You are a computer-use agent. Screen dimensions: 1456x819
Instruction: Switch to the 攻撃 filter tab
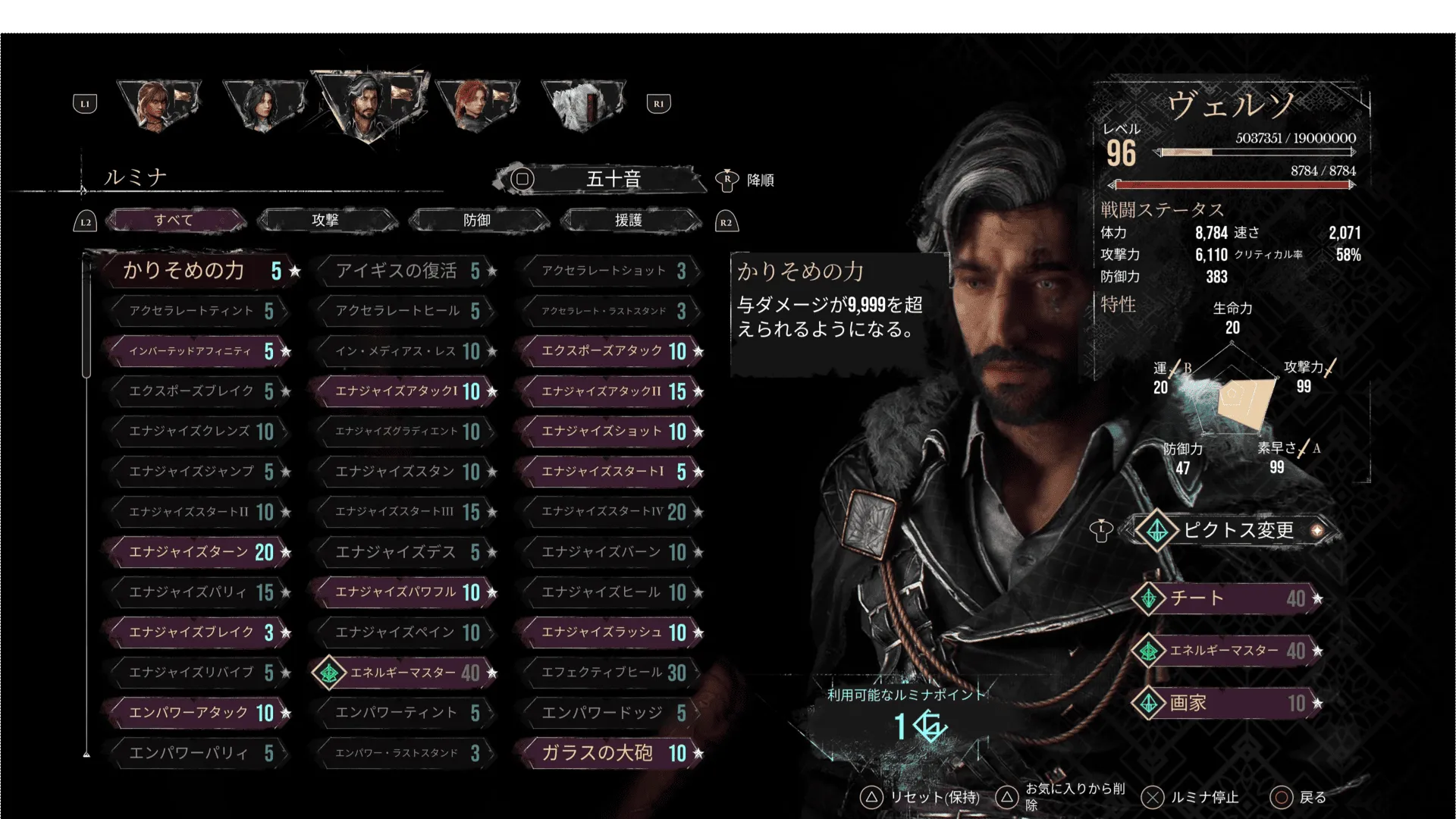coord(326,221)
